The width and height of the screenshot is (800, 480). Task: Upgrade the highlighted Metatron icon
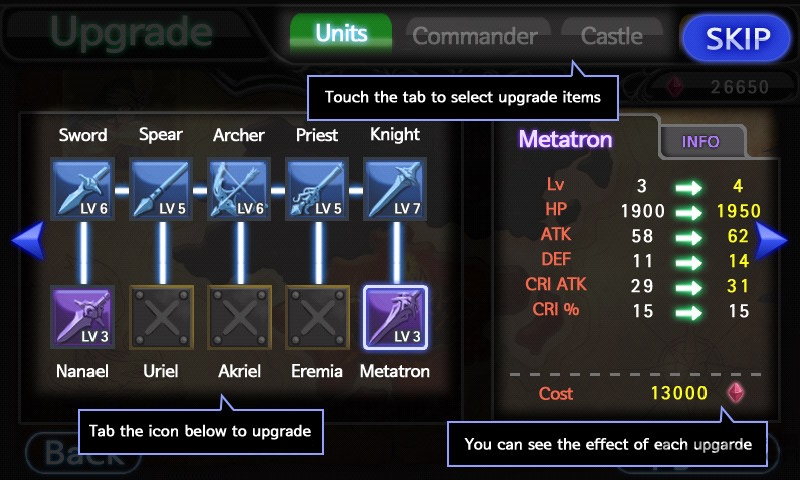coord(395,317)
